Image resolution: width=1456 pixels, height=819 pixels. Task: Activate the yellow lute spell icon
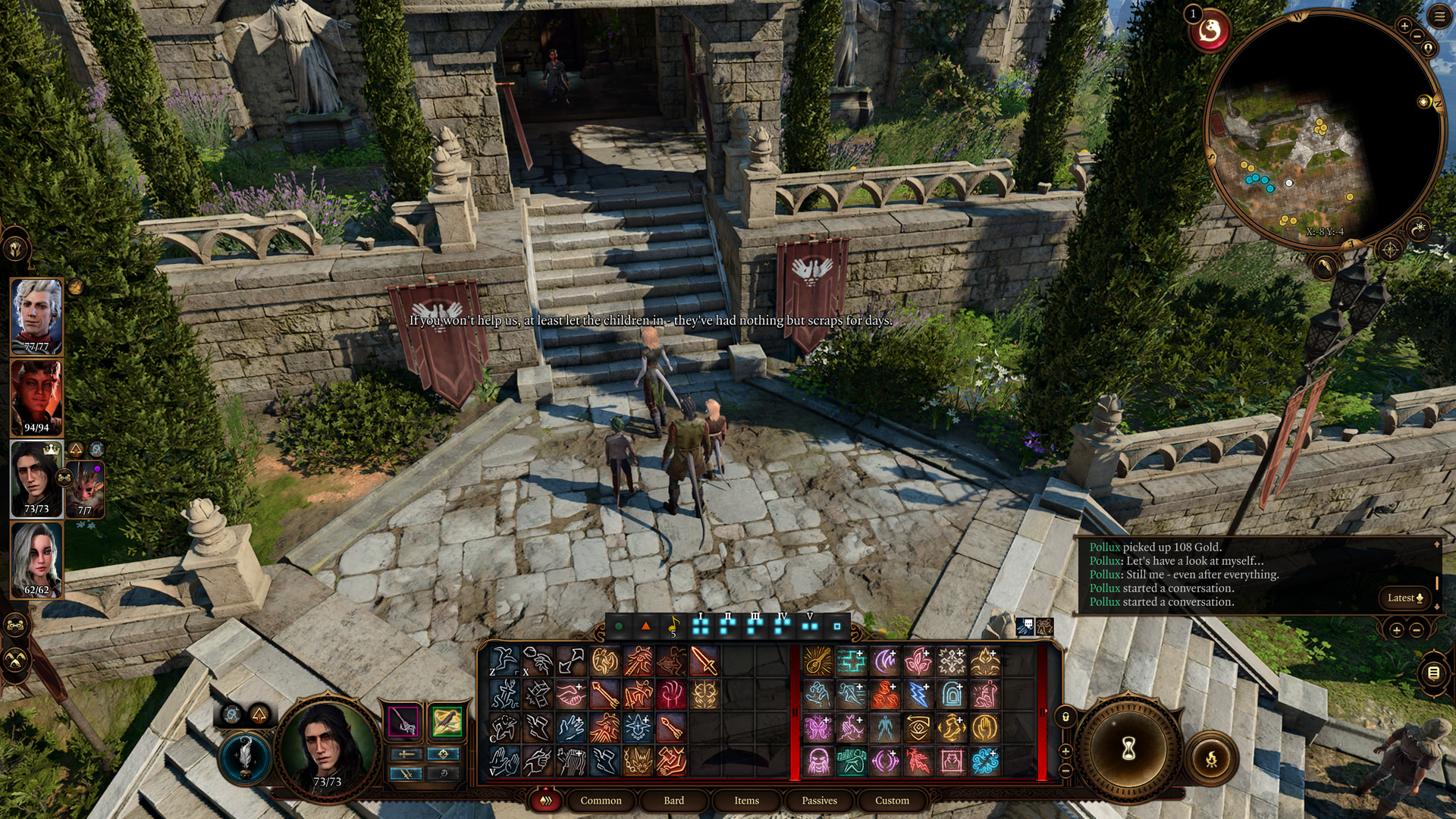click(x=817, y=661)
